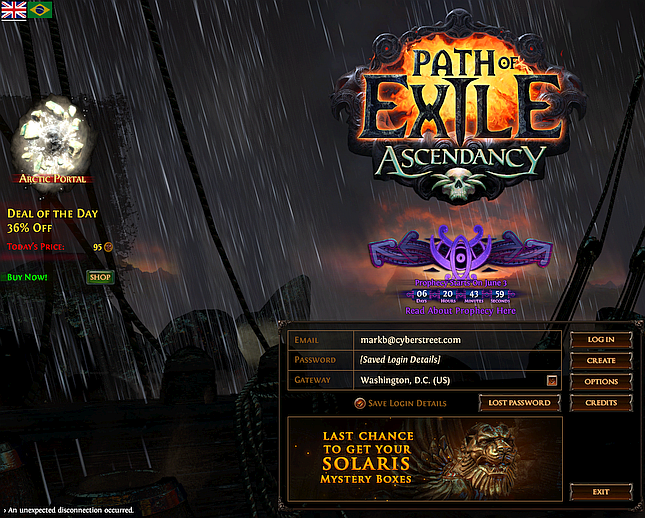The image size is (645, 518).
Task: Toggle the Save Login Details checkbox
Action: 360,403
